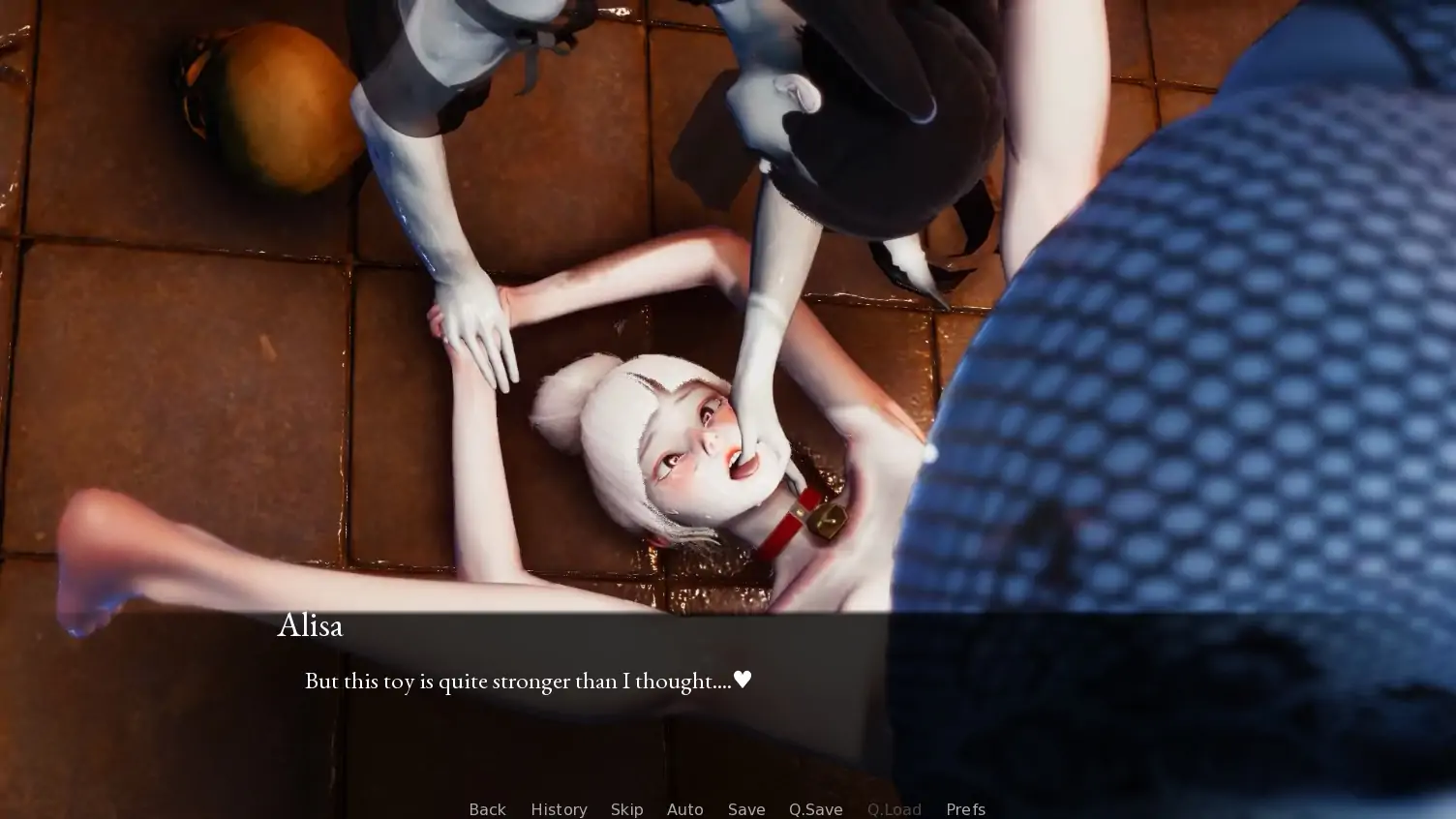Viewport: 1456px width, 819px height.
Task: Open the Prefs menu
Action: pyautogui.click(x=965, y=809)
